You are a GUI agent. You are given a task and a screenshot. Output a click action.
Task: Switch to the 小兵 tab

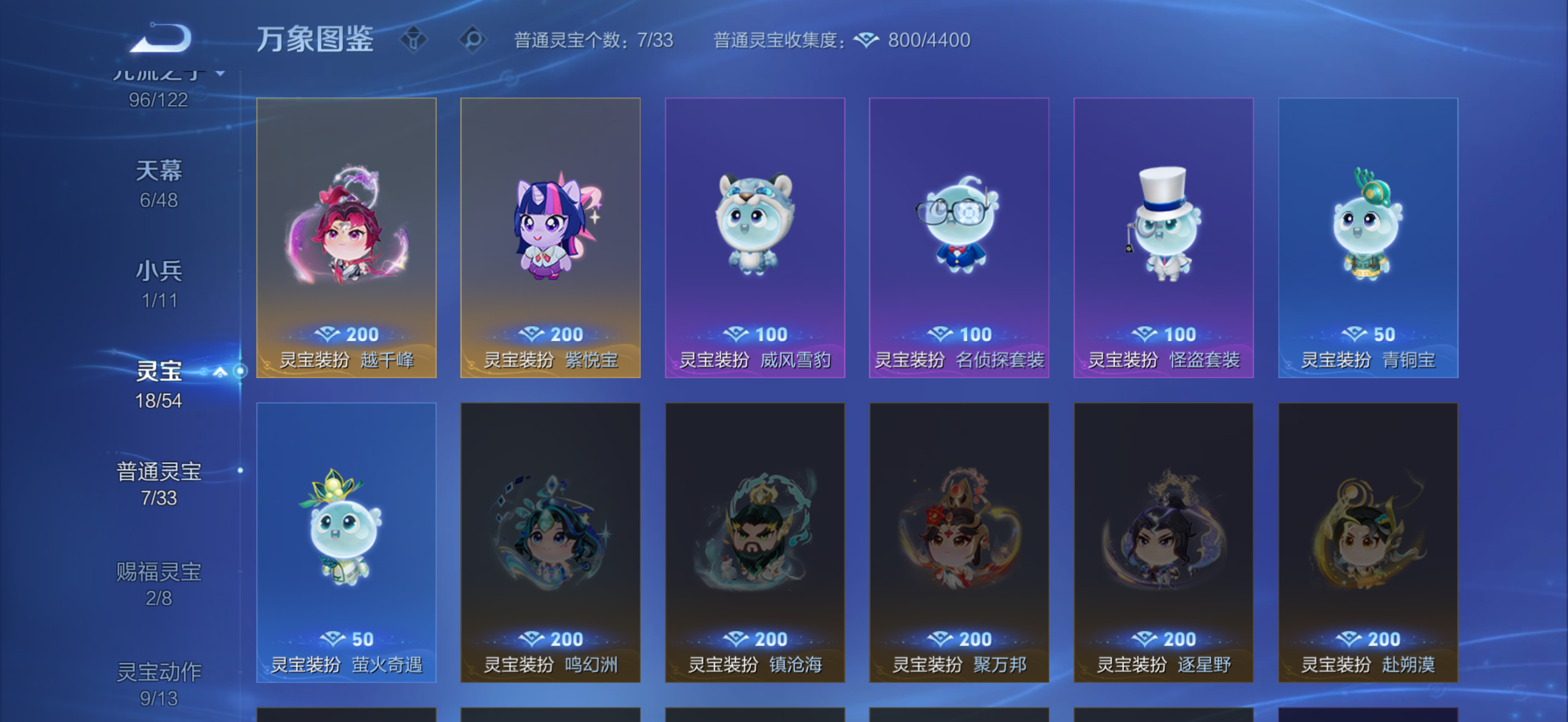(x=160, y=270)
